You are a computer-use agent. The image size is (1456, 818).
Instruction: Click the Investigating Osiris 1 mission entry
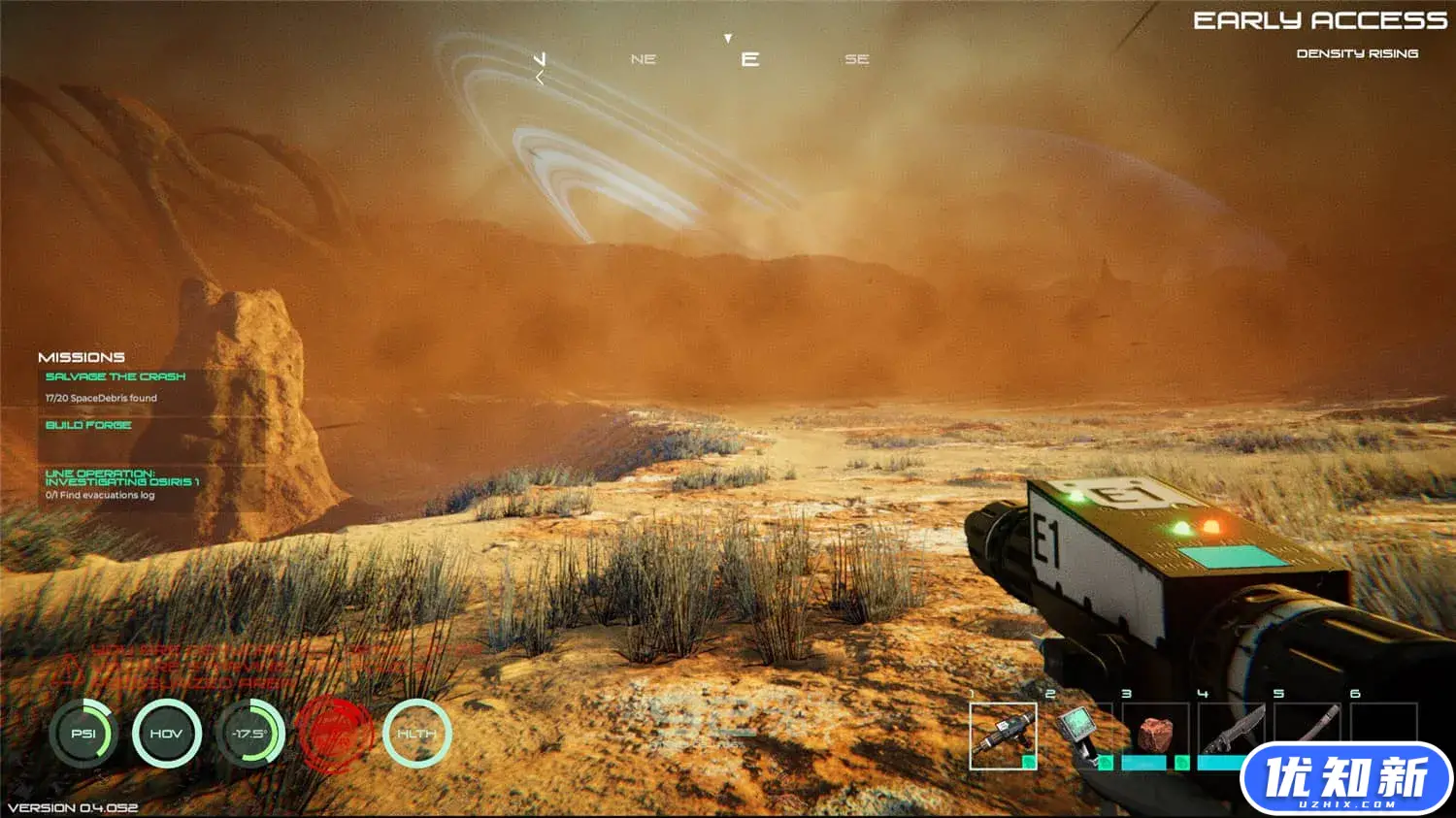coord(122,477)
